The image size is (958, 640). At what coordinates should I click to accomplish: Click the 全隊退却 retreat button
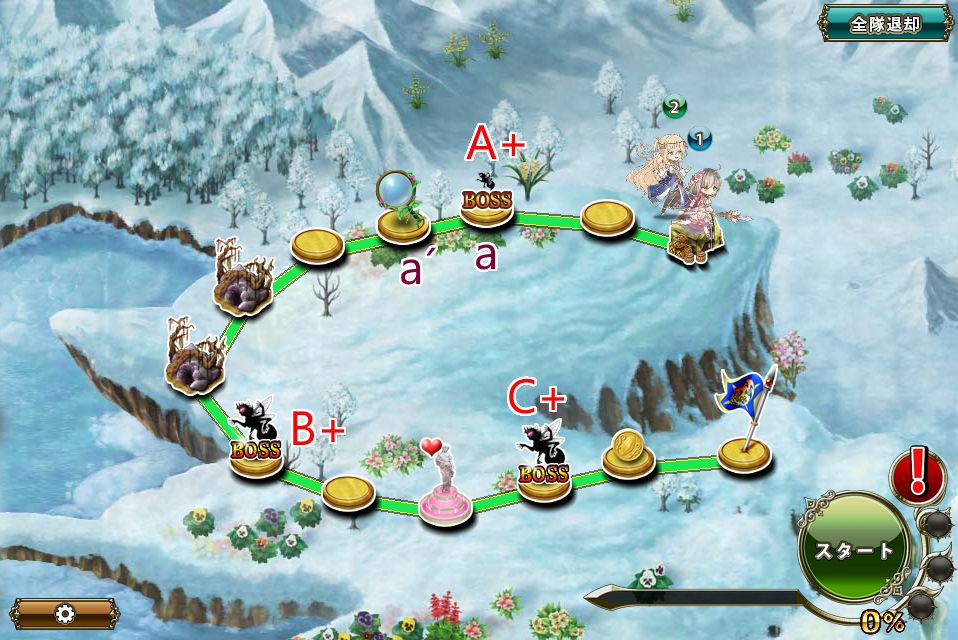(x=885, y=23)
